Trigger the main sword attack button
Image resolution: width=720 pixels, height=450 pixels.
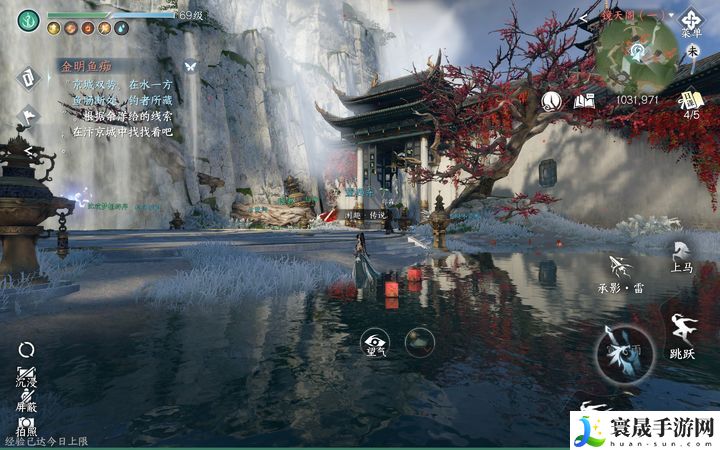(625, 352)
